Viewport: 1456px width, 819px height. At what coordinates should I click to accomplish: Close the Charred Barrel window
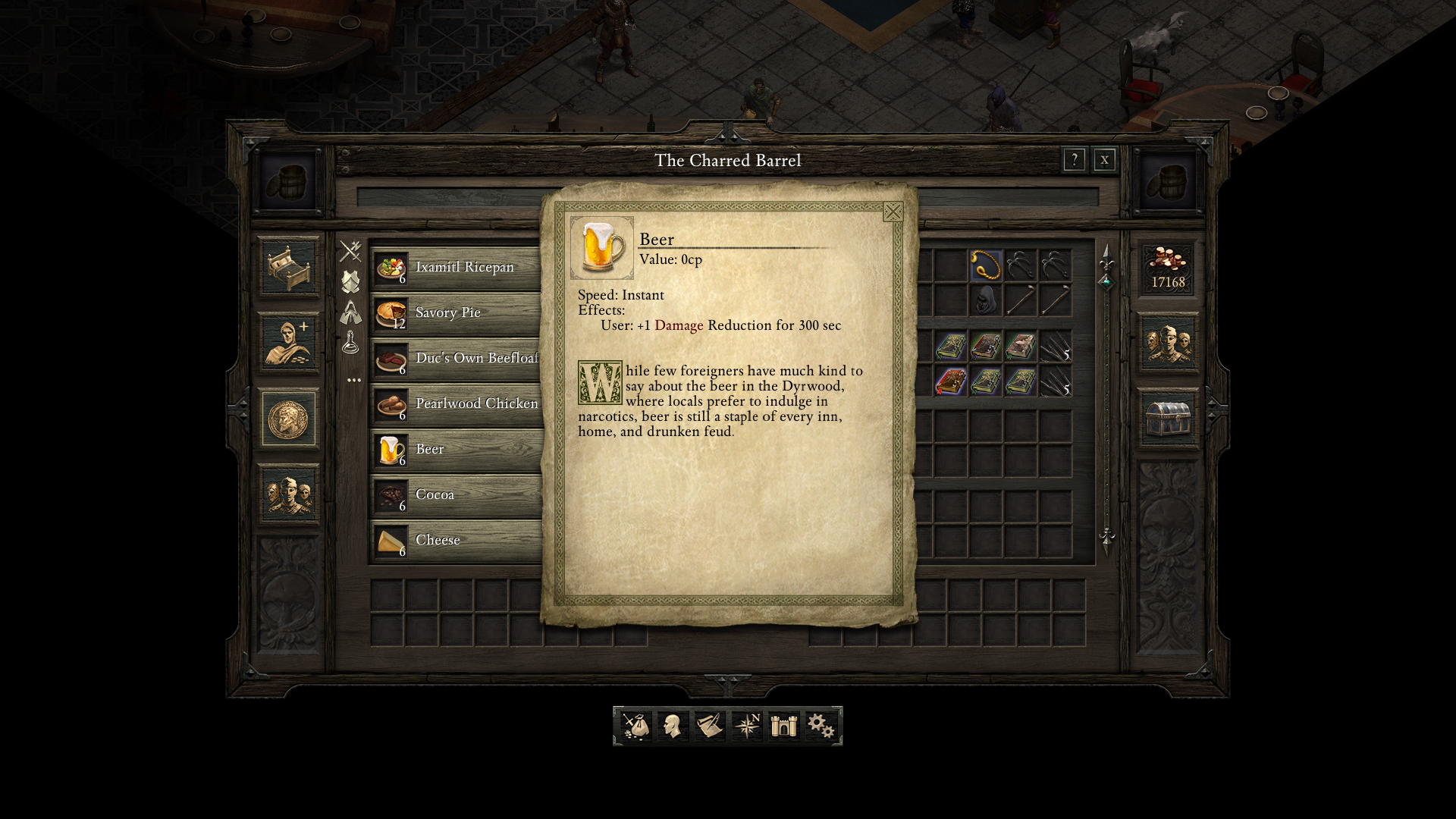click(x=1104, y=160)
